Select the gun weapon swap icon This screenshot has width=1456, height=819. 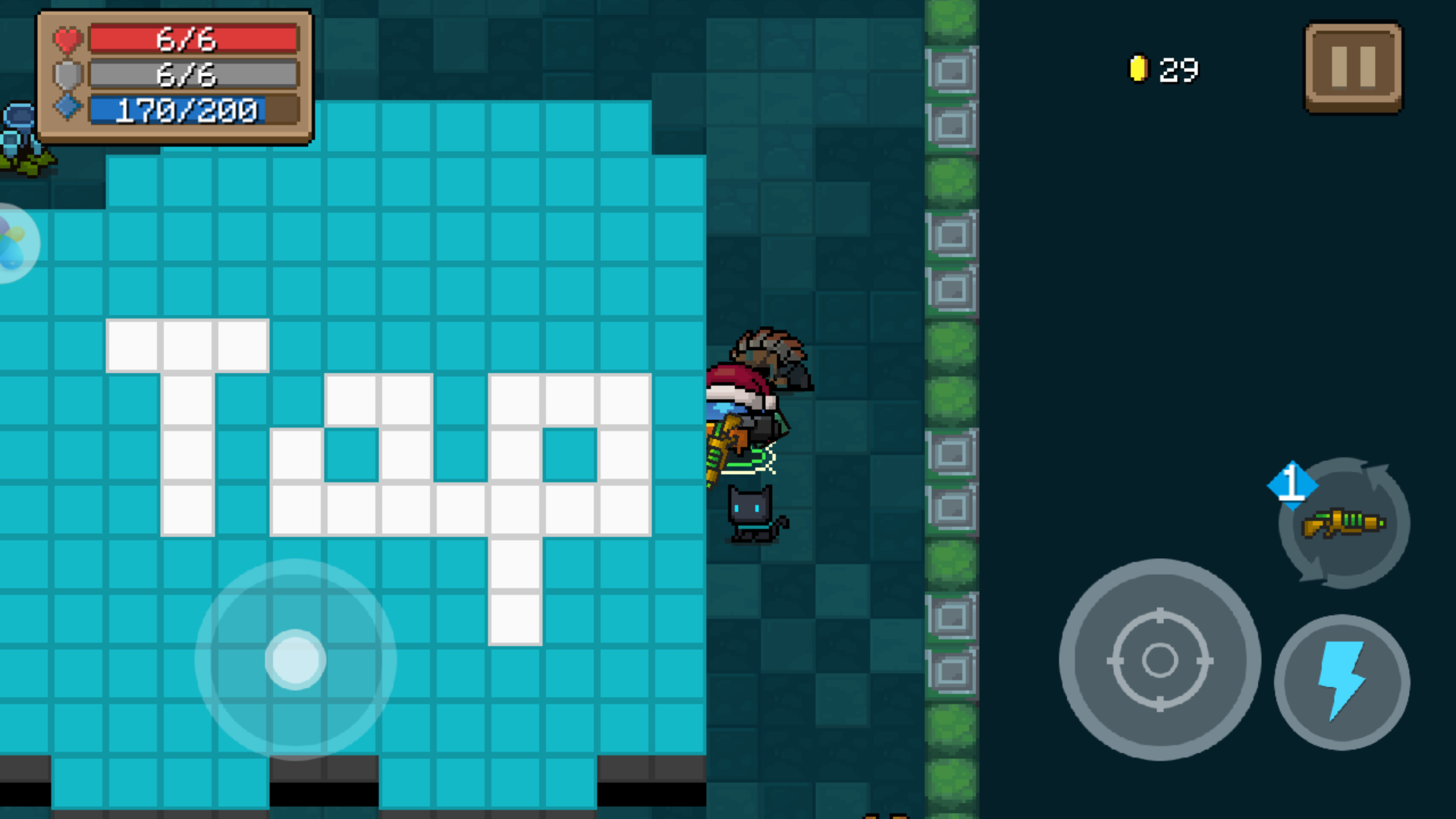[x=1342, y=523]
